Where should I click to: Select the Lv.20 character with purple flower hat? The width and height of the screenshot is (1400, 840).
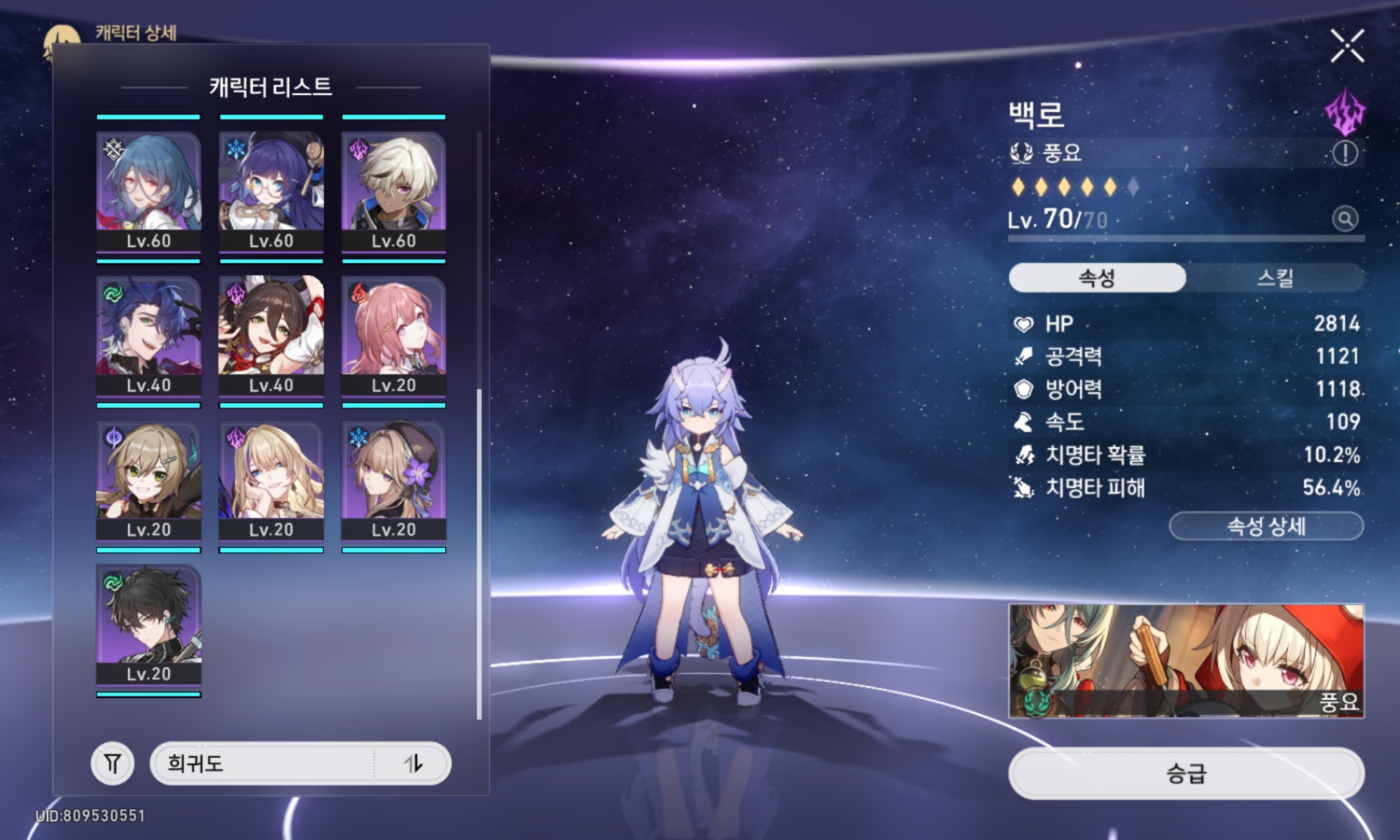[393, 480]
